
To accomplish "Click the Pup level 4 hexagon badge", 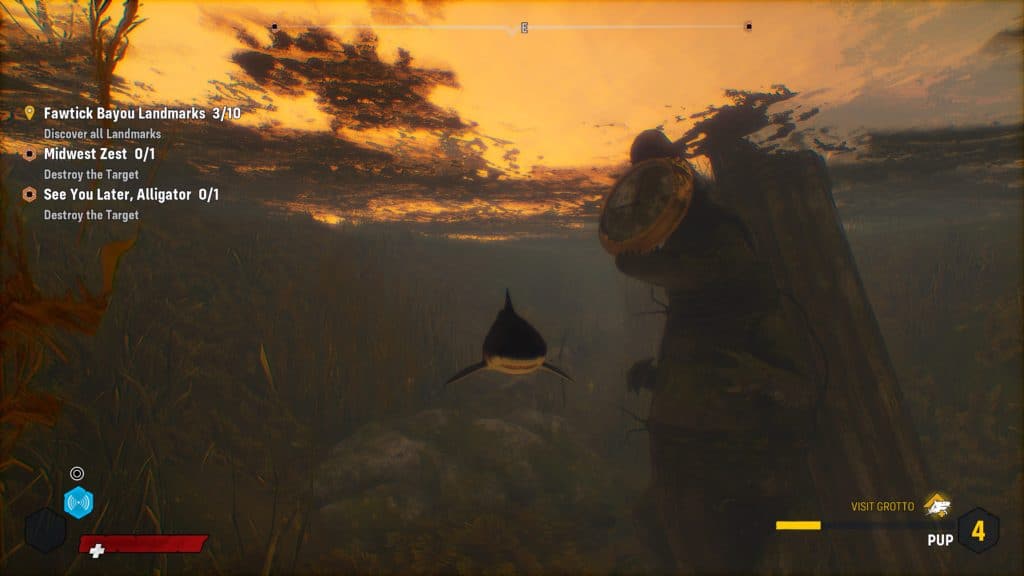I will (x=978, y=531).
